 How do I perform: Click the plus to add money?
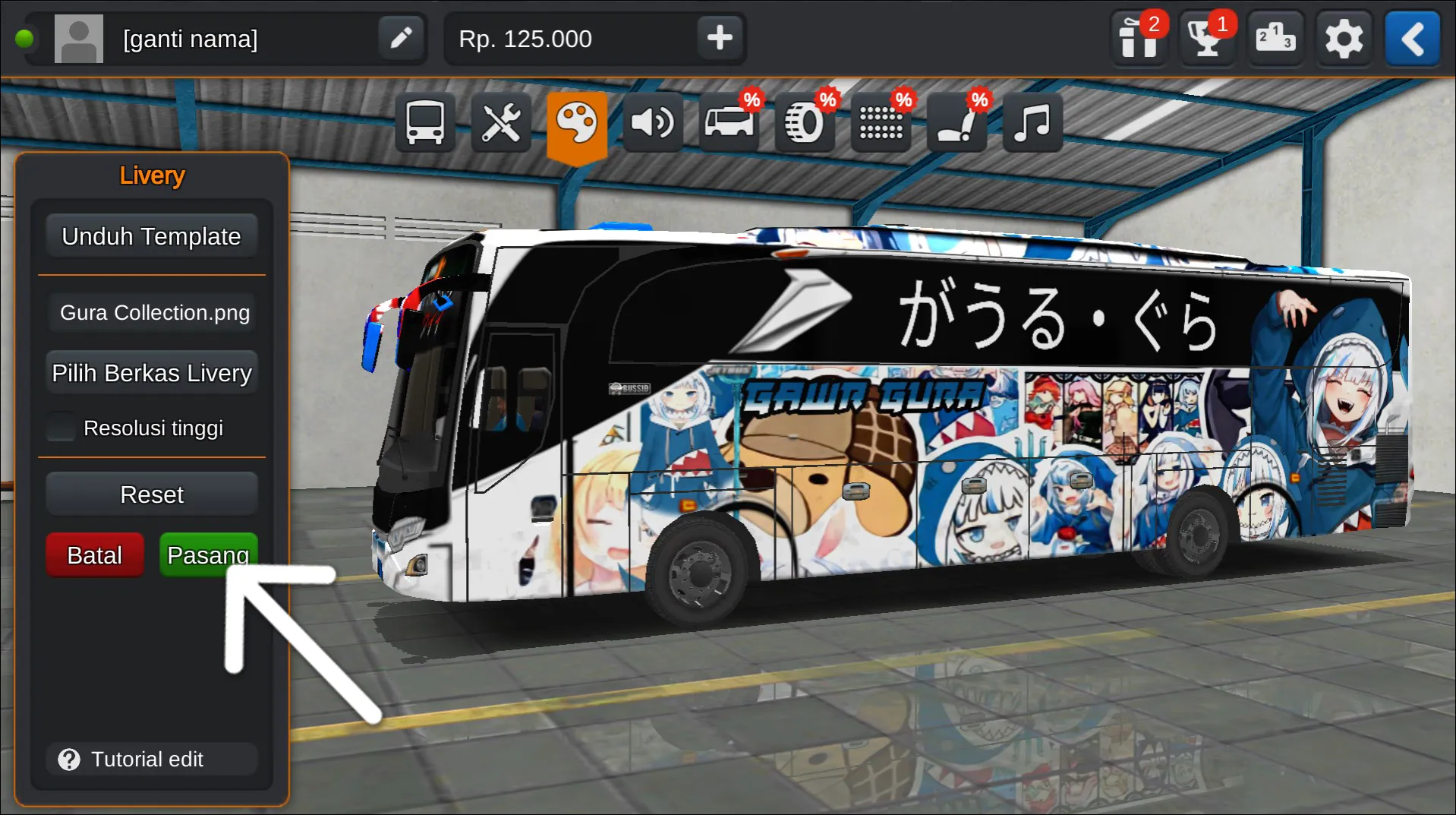point(720,38)
